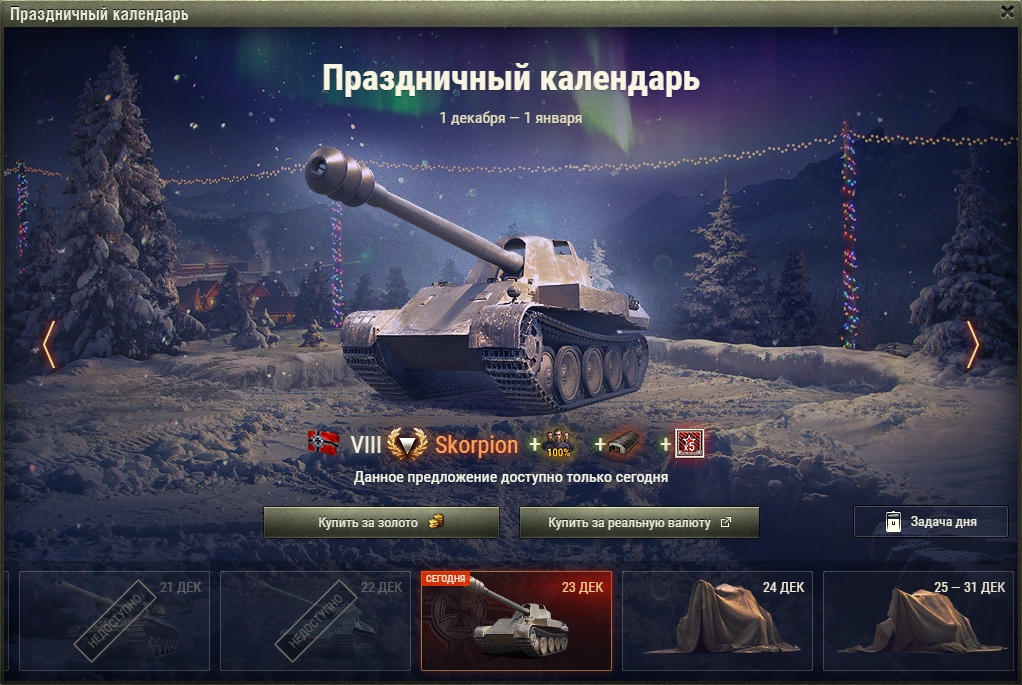1022x685 pixels.
Task: Click the "Купить за золото" button
Action: [x=381, y=523]
